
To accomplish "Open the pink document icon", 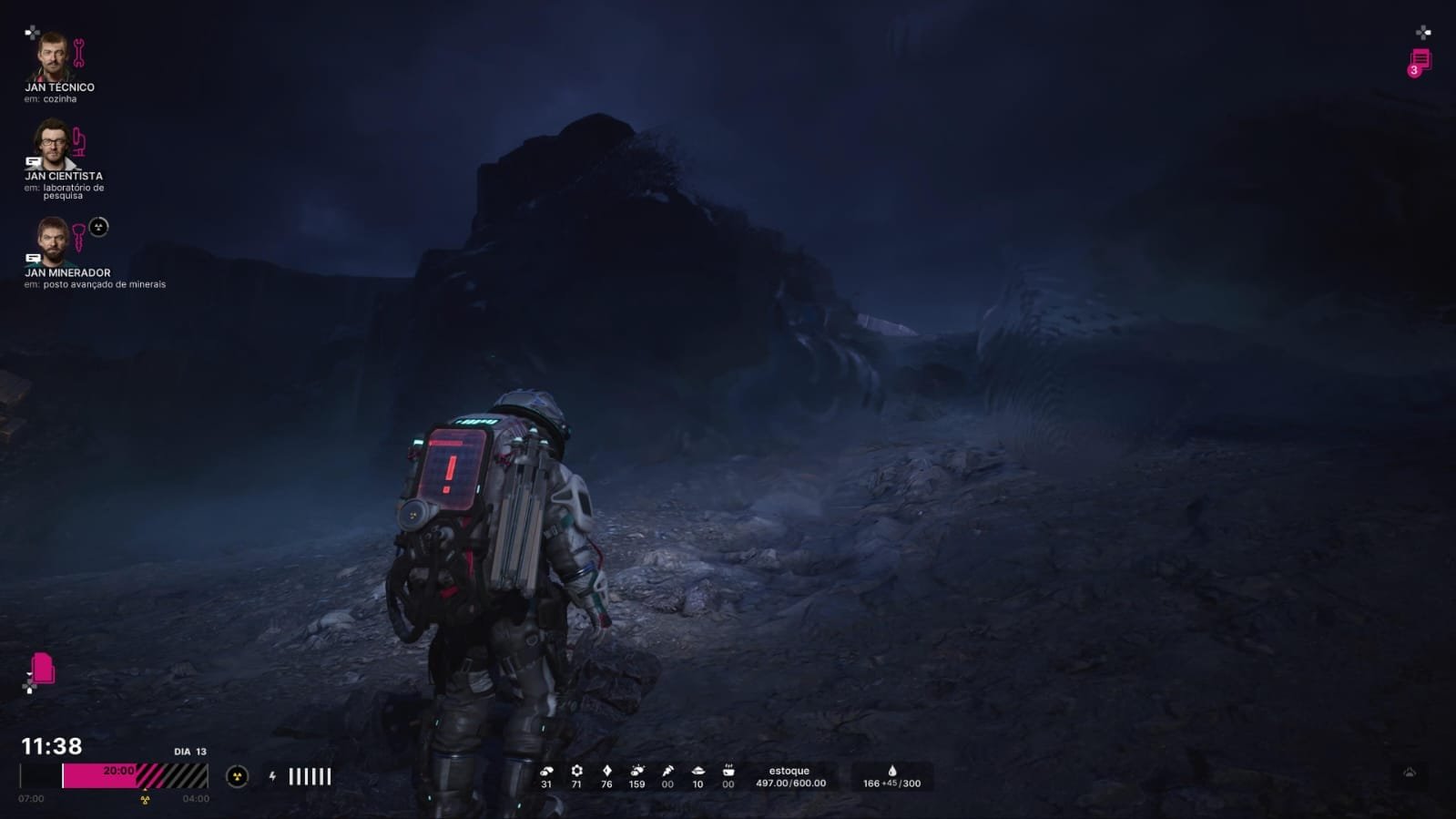I will tap(43, 668).
